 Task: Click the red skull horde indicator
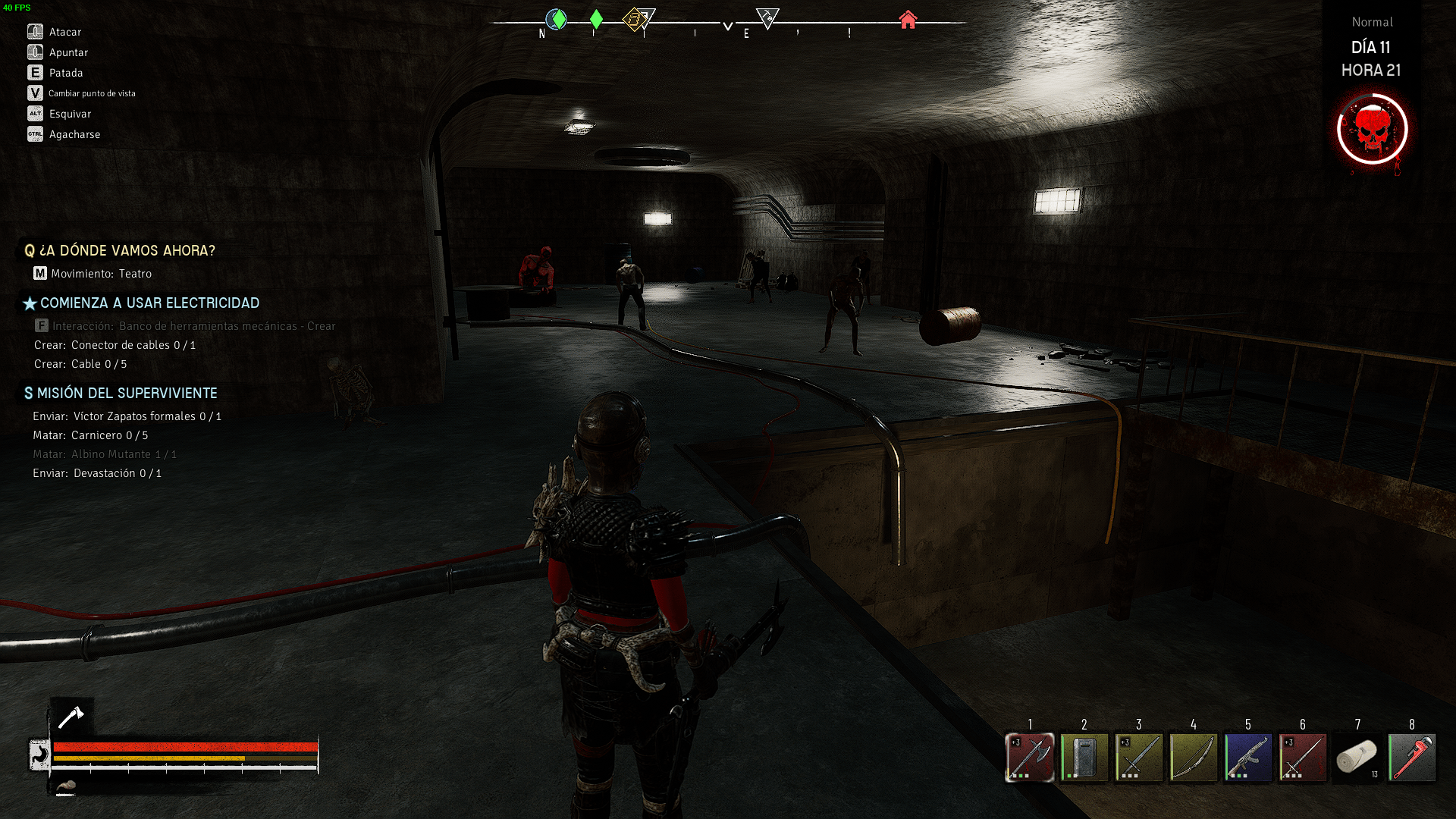pos(1372,130)
